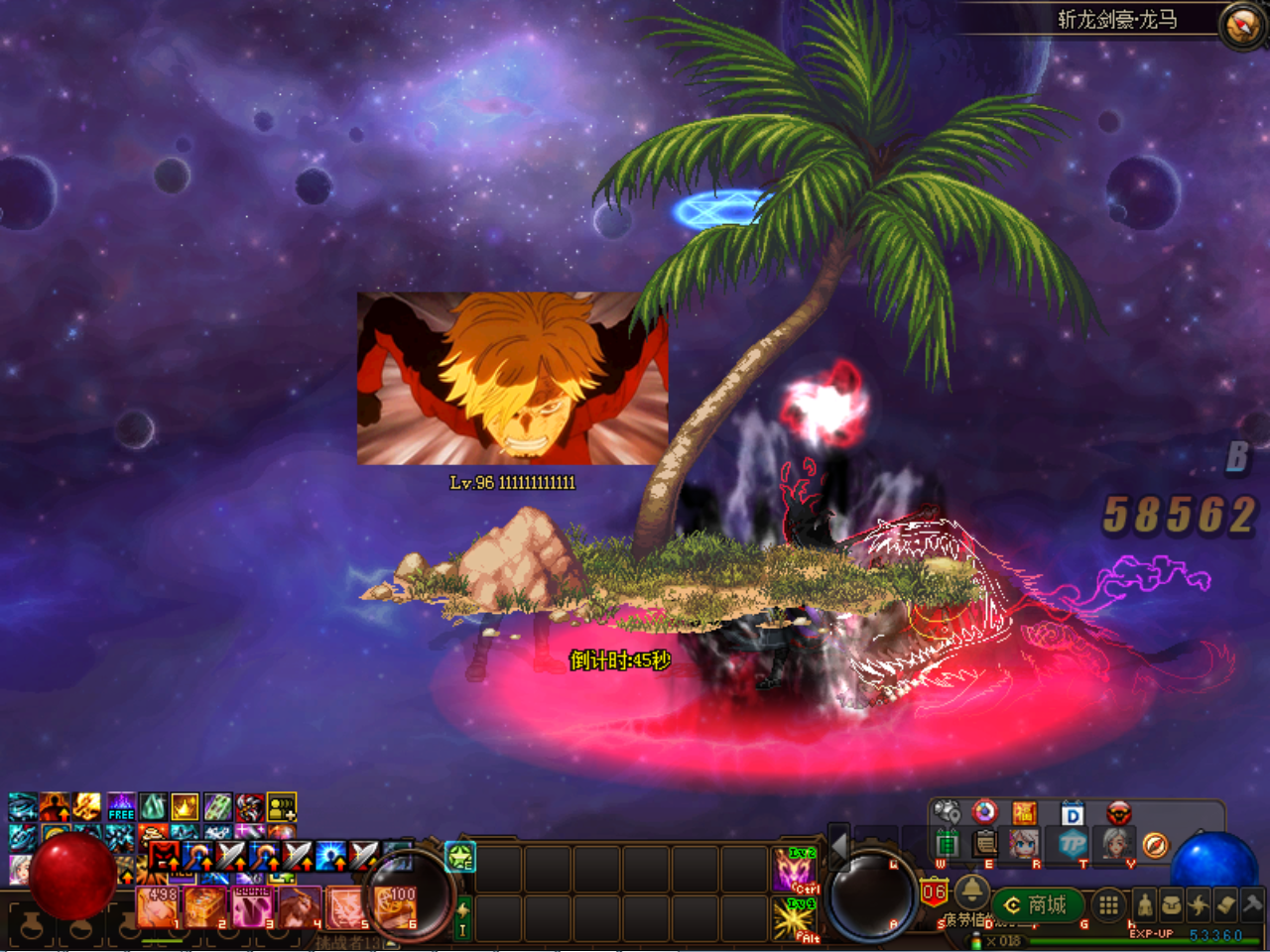Open the golden 福 event icon
The width and height of the screenshot is (1270, 952).
point(1026,812)
